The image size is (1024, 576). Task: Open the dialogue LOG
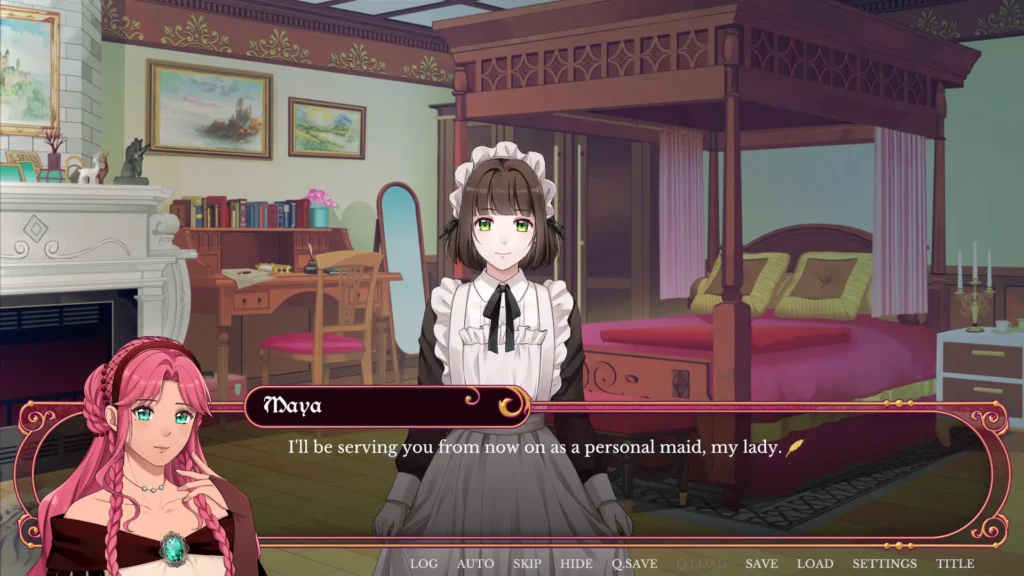click(x=424, y=564)
